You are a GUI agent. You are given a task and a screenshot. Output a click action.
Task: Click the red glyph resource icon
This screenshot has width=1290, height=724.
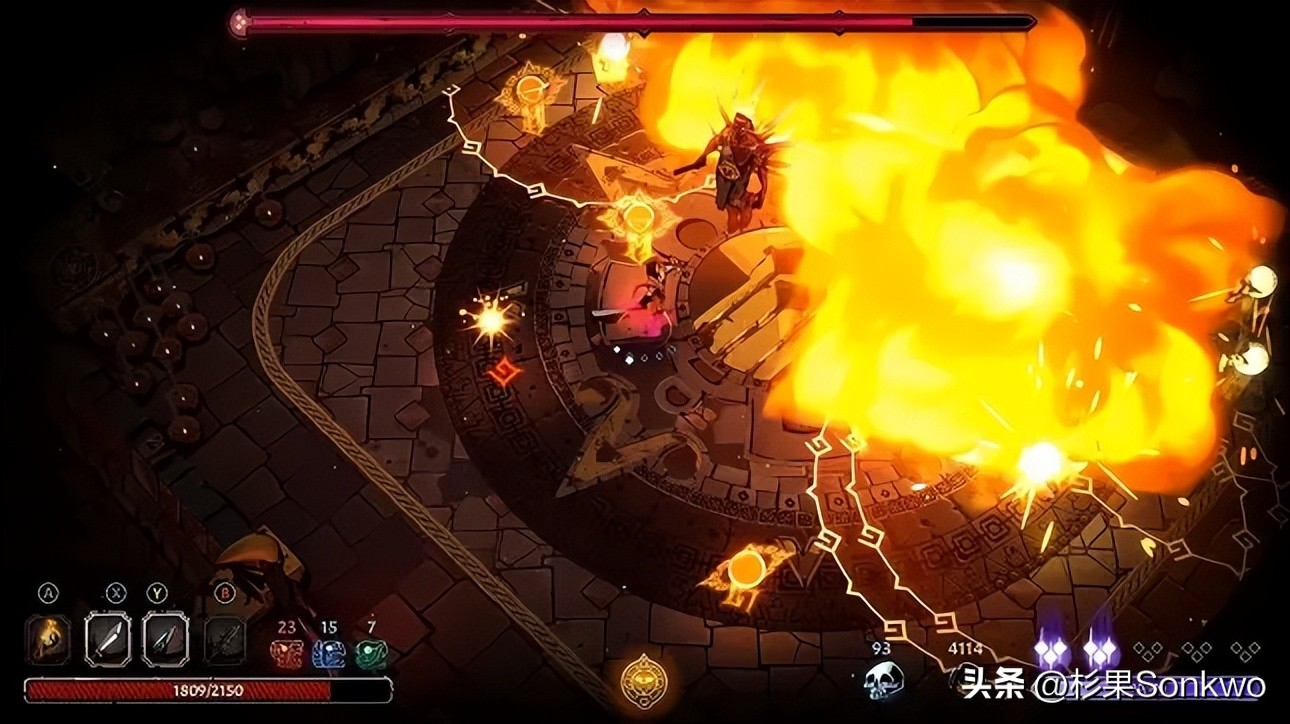click(x=286, y=654)
